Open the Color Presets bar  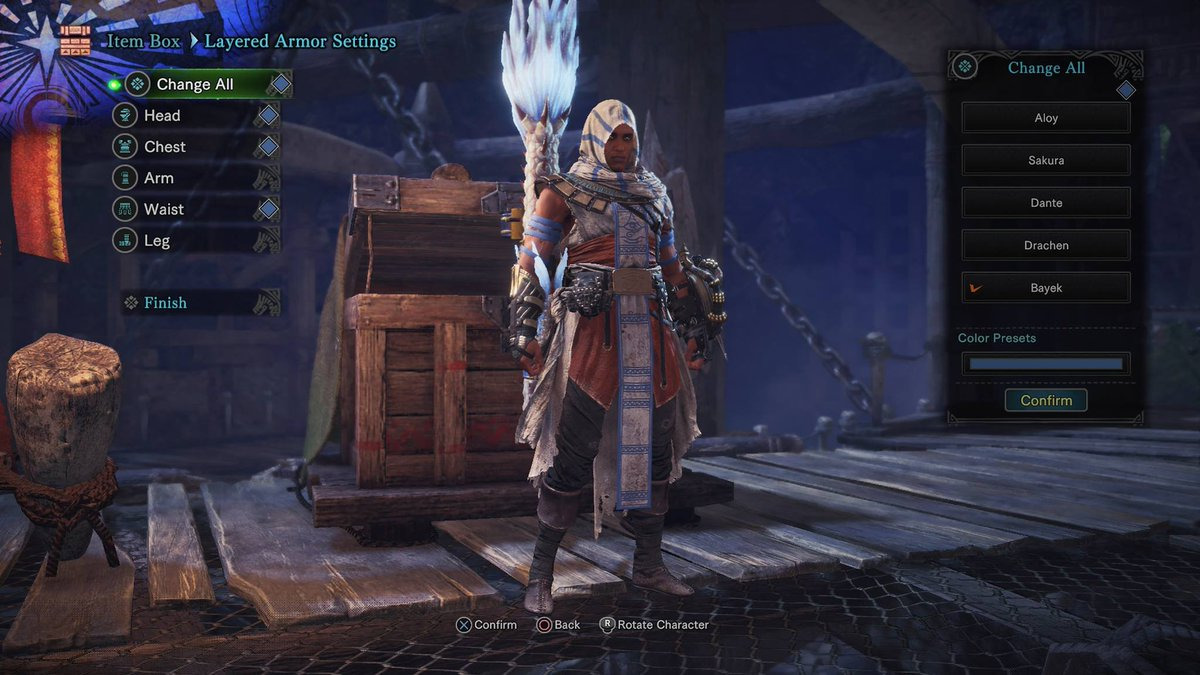tap(1046, 364)
